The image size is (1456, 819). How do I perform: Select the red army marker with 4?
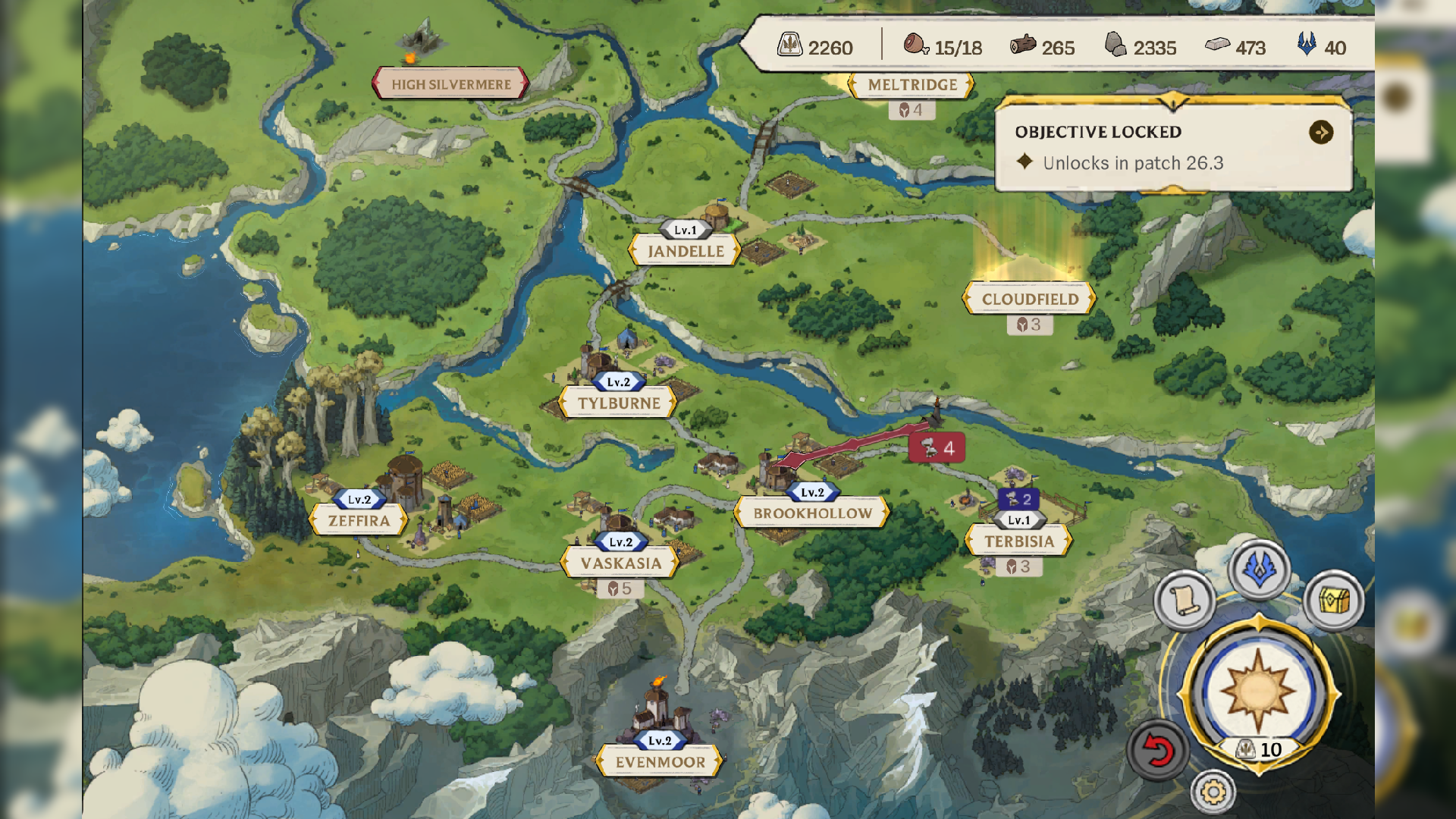point(937,448)
